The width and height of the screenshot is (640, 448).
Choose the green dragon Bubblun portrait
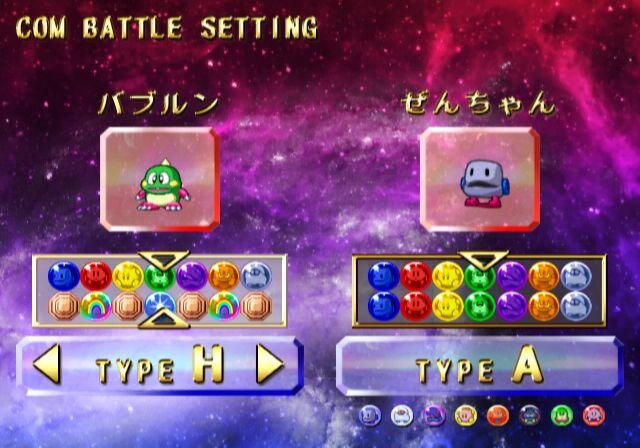tap(160, 178)
